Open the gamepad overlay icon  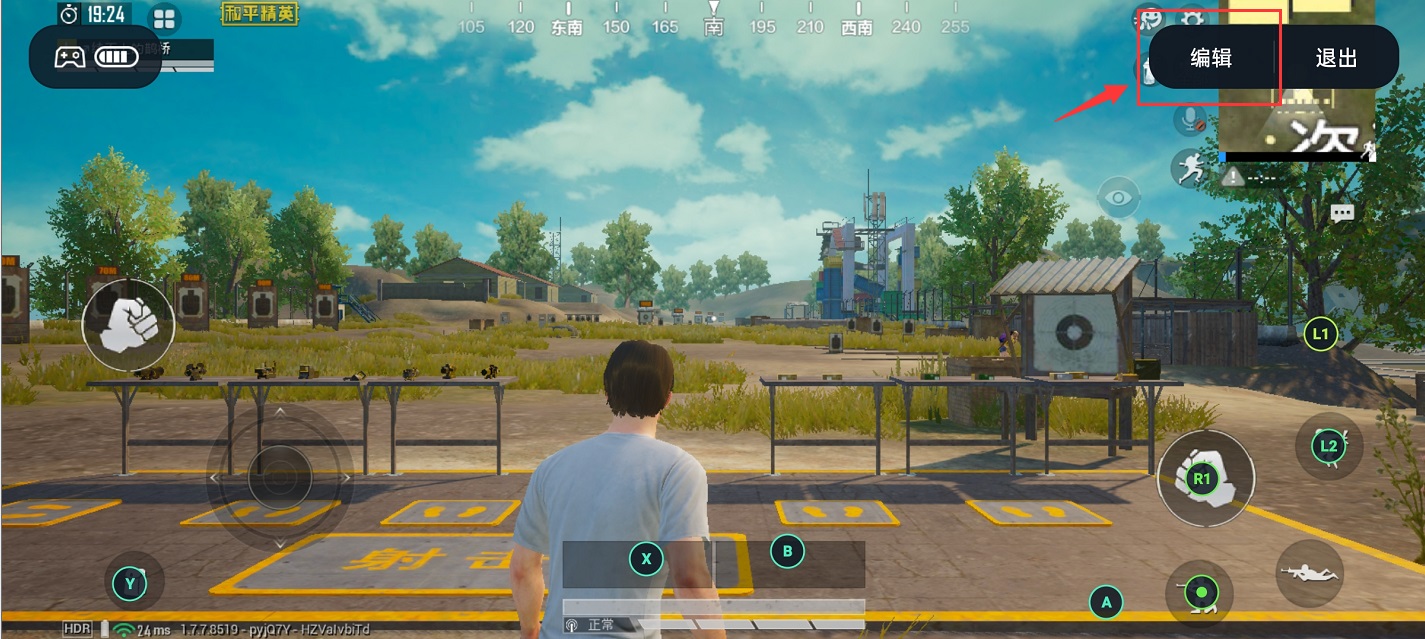(x=69, y=57)
